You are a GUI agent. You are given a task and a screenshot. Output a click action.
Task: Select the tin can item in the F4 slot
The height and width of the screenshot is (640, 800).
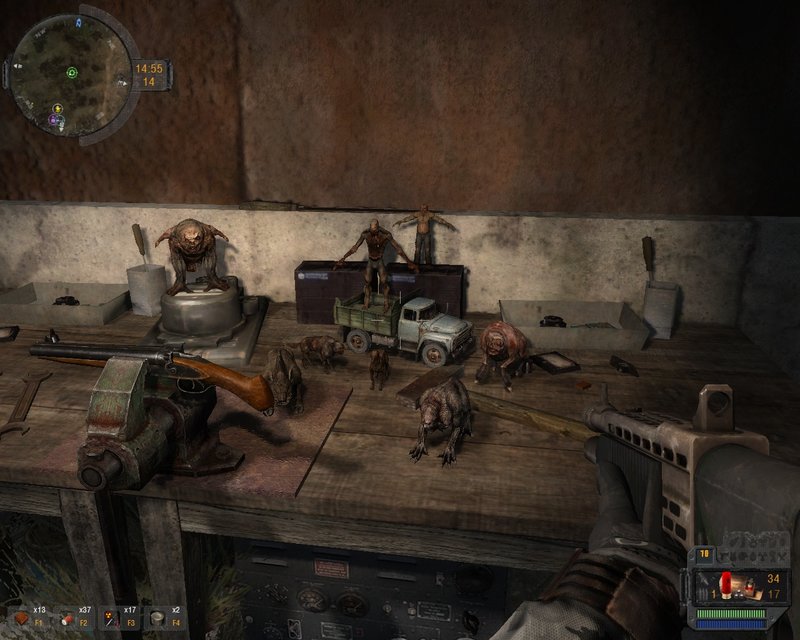pyautogui.click(x=156, y=617)
